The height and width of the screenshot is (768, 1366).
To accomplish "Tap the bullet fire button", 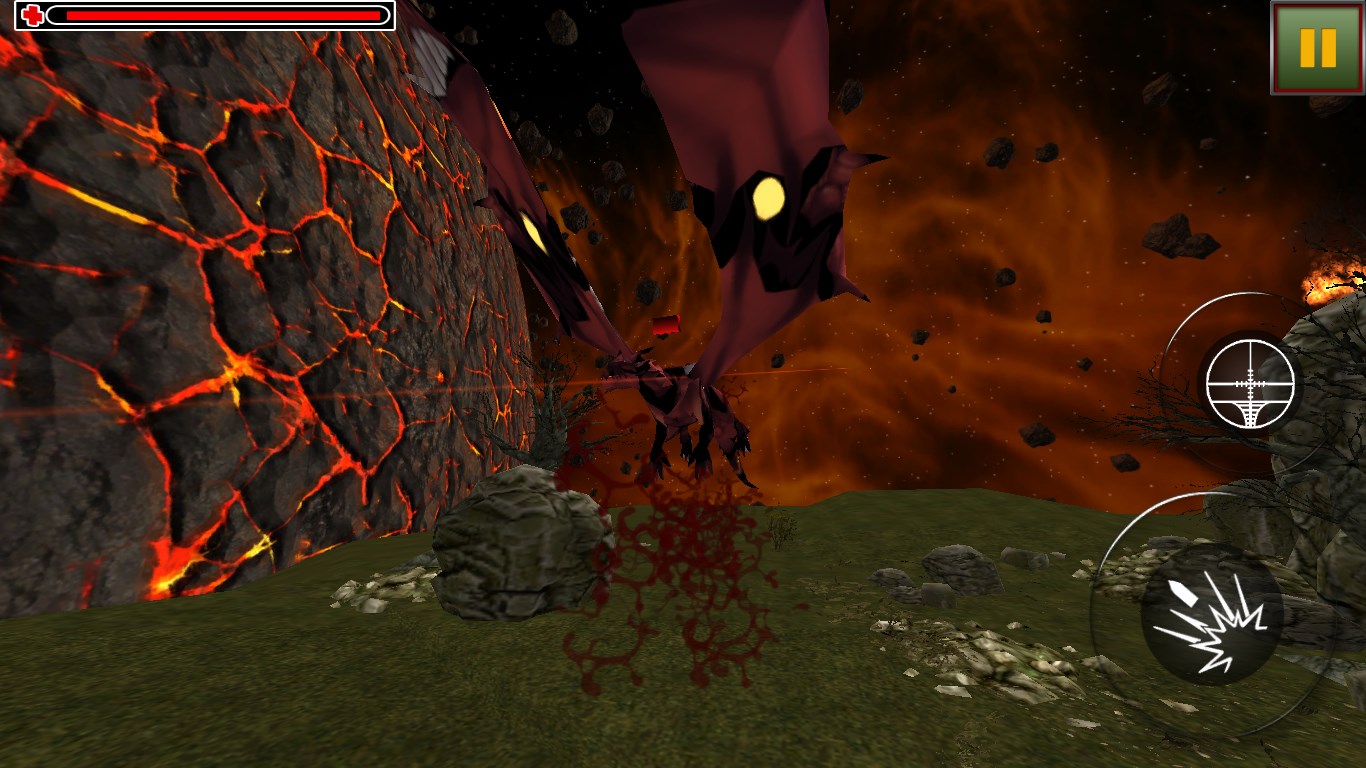I will [x=1211, y=613].
